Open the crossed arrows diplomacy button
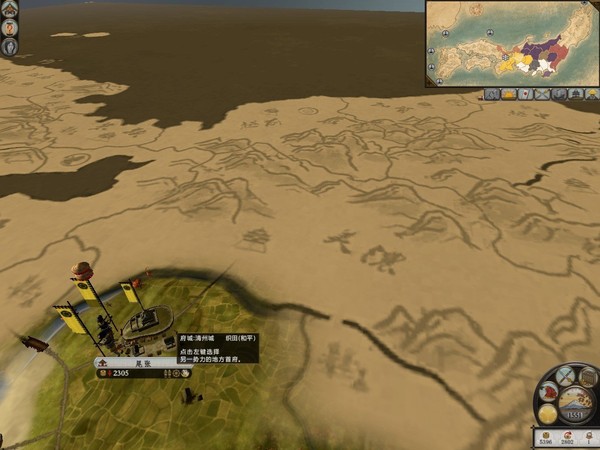Viewport: 600px width, 450px height. click(x=566, y=377)
